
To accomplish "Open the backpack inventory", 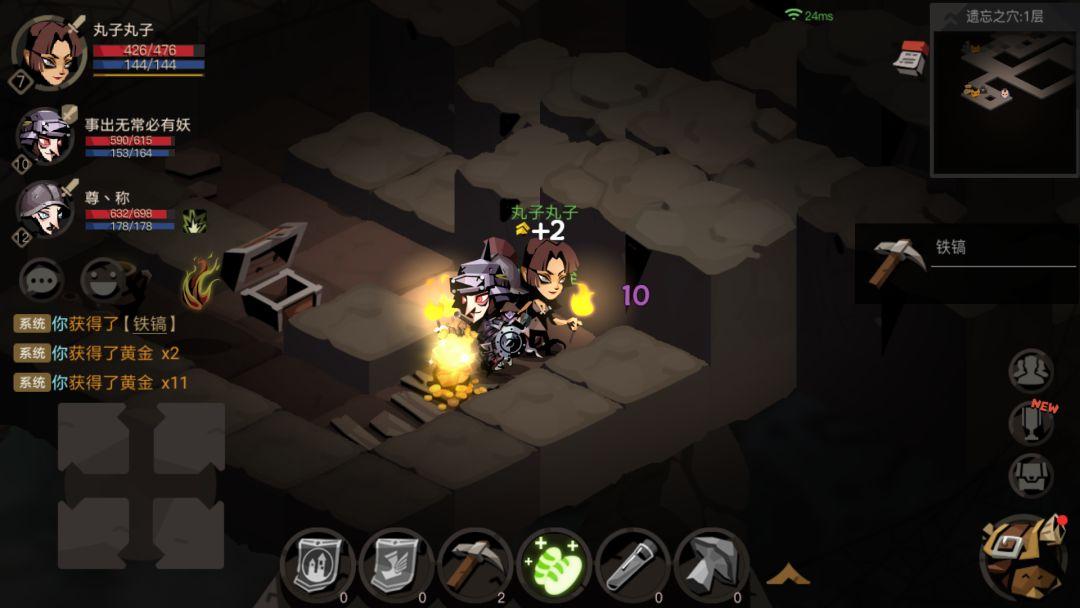I will coord(1022,558).
